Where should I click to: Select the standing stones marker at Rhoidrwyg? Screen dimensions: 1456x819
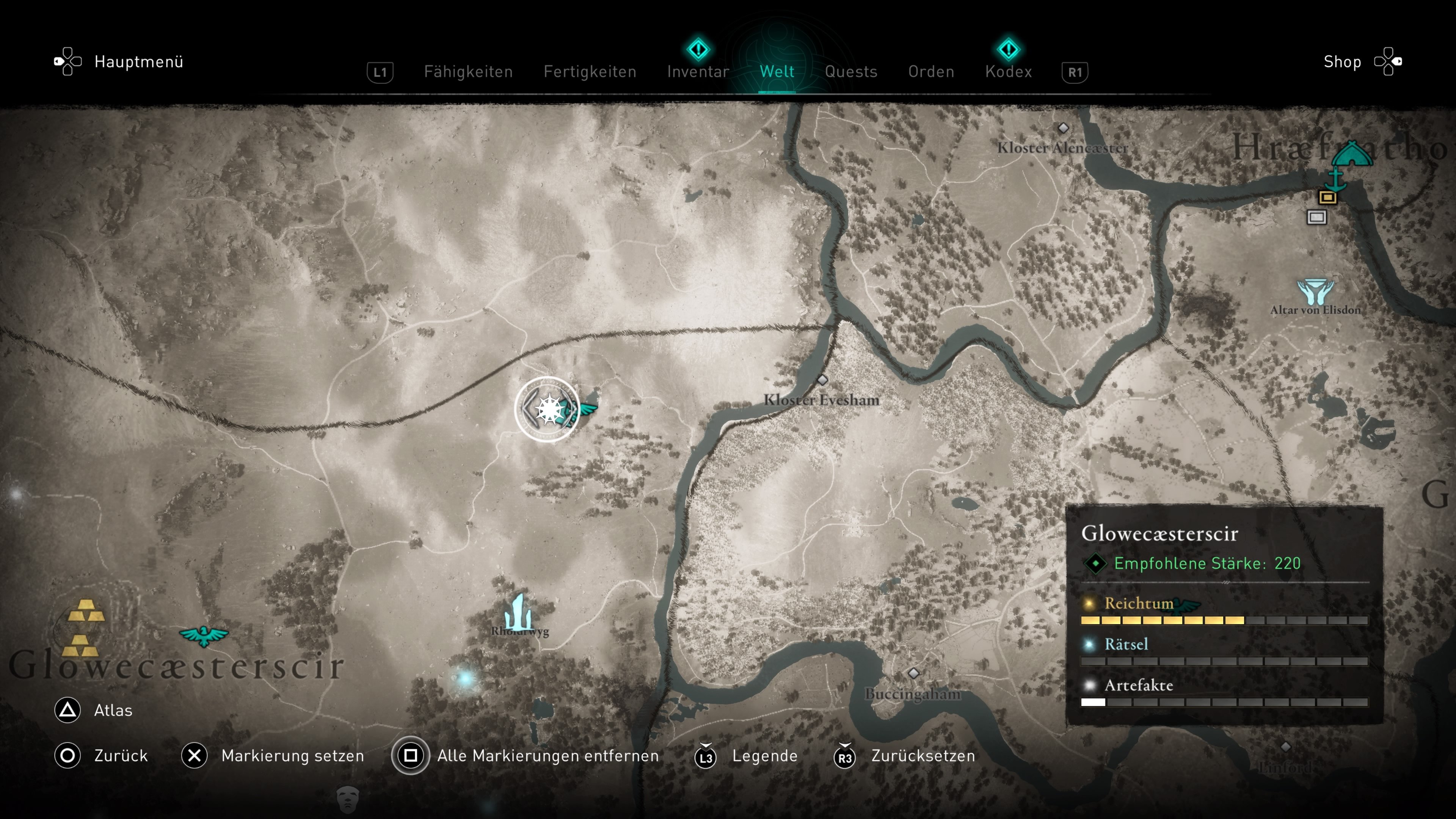point(518,613)
